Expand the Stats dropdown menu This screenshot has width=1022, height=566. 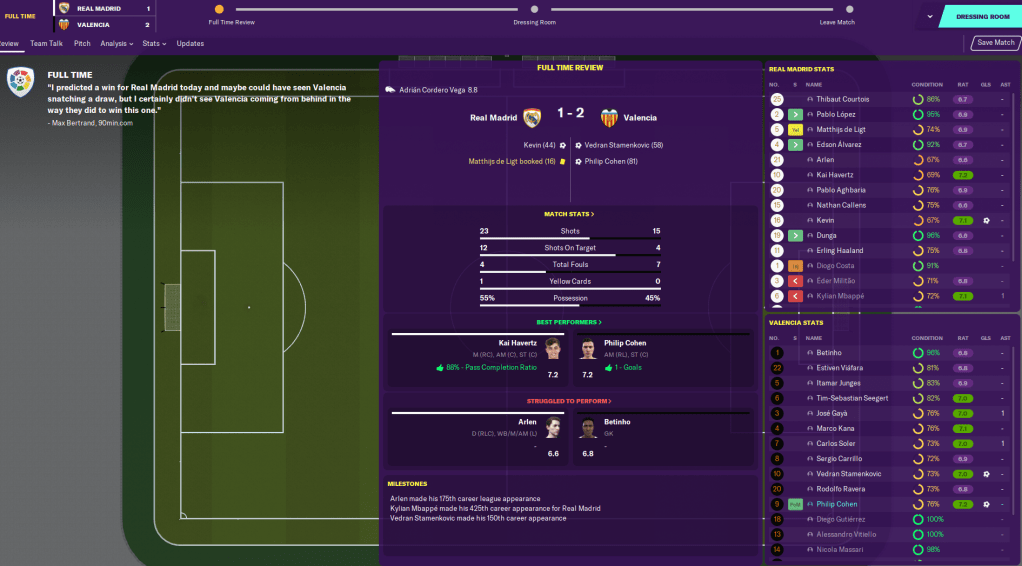(154, 44)
